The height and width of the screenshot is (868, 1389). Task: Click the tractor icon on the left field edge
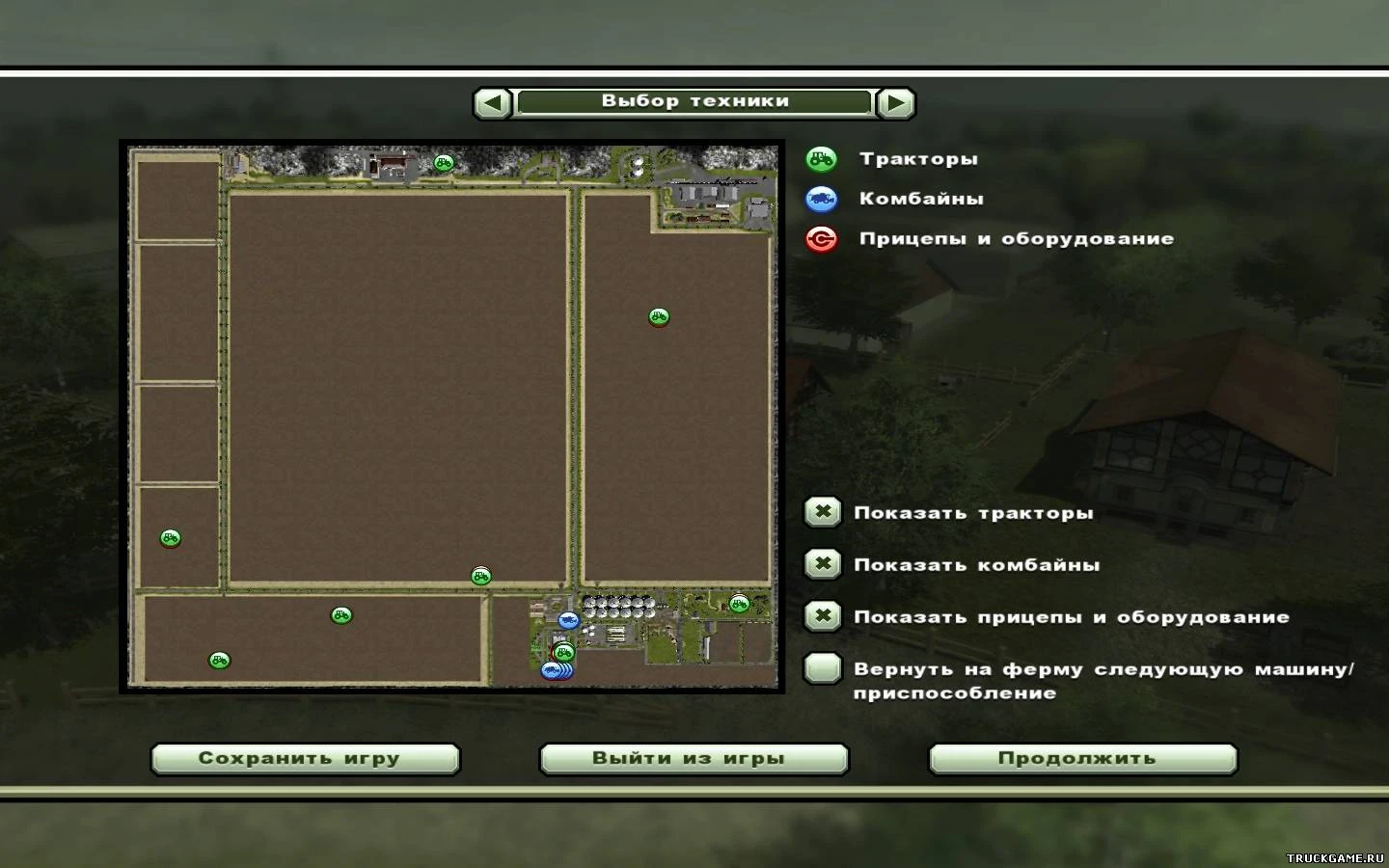(171, 538)
